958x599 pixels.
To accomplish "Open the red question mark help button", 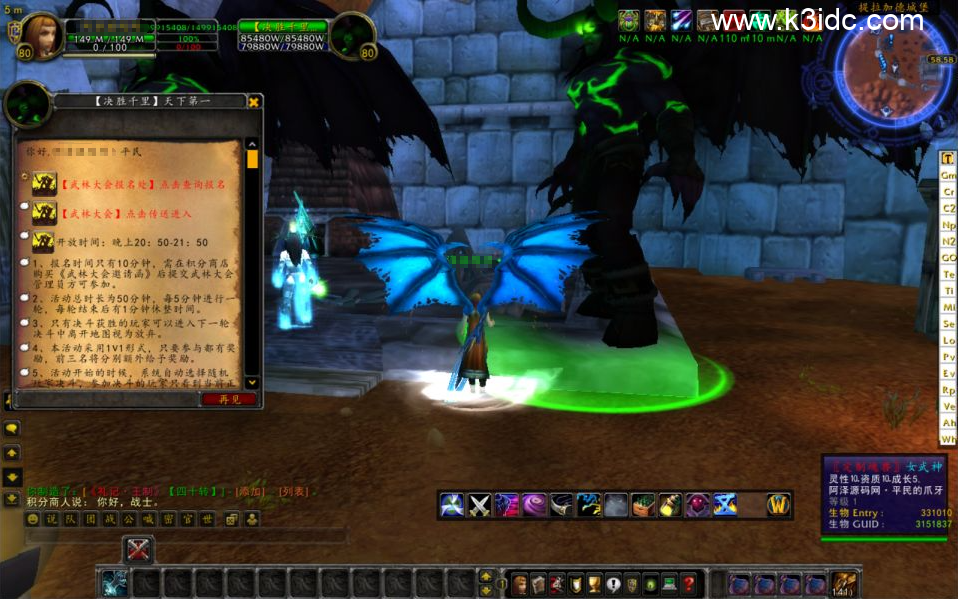I will 688,584.
